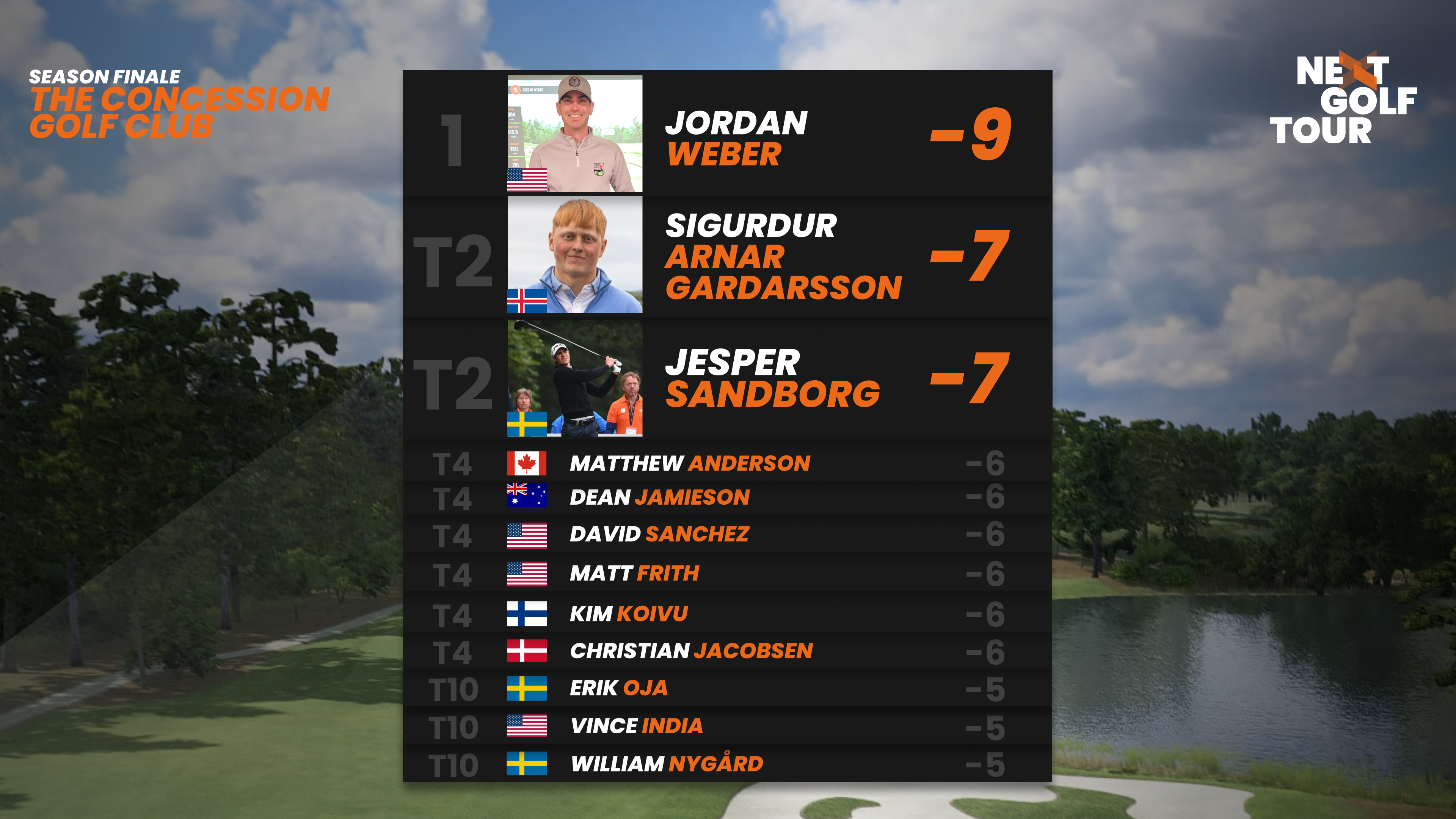Screen dimensions: 1456x819
Task: Pick Dean Jamieson from the leaderboard
Action: point(727,497)
